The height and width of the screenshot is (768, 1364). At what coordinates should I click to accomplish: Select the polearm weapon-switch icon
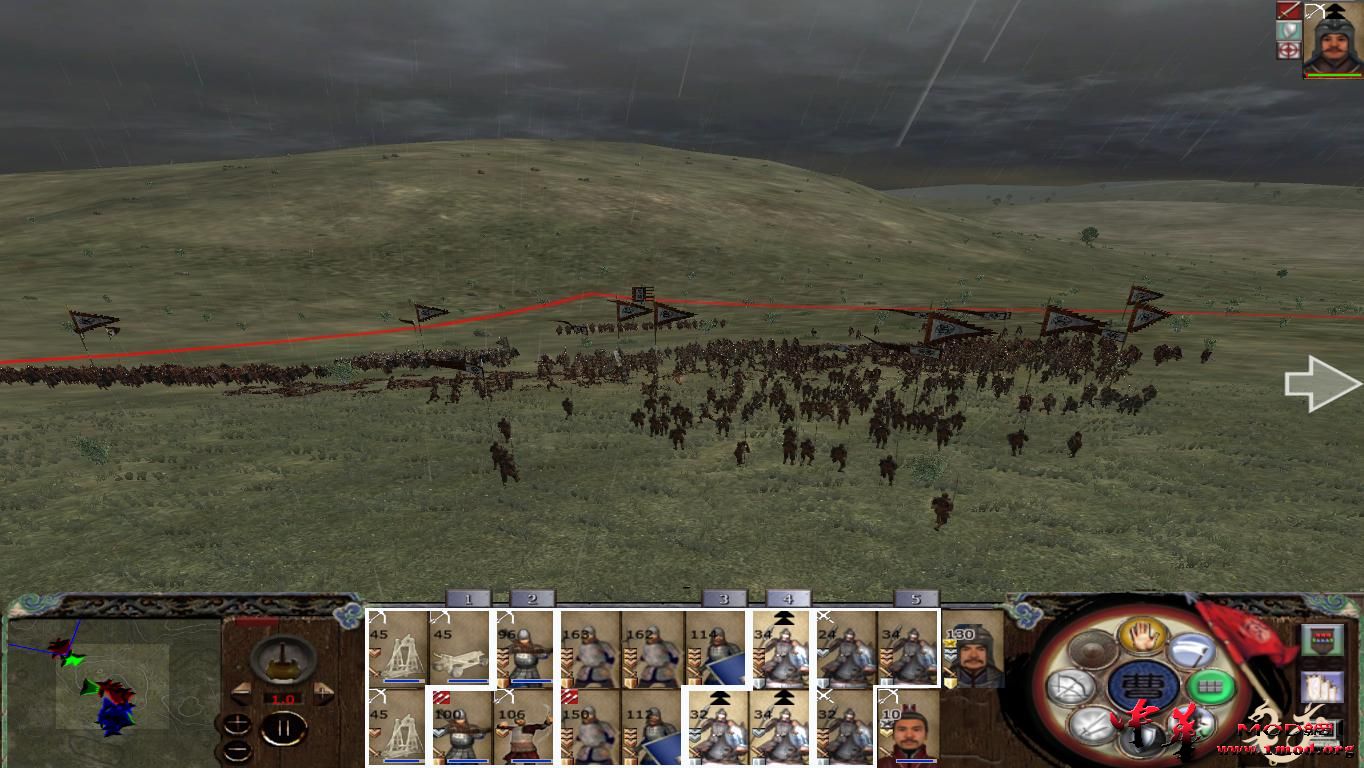pyautogui.click(x=1192, y=651)
